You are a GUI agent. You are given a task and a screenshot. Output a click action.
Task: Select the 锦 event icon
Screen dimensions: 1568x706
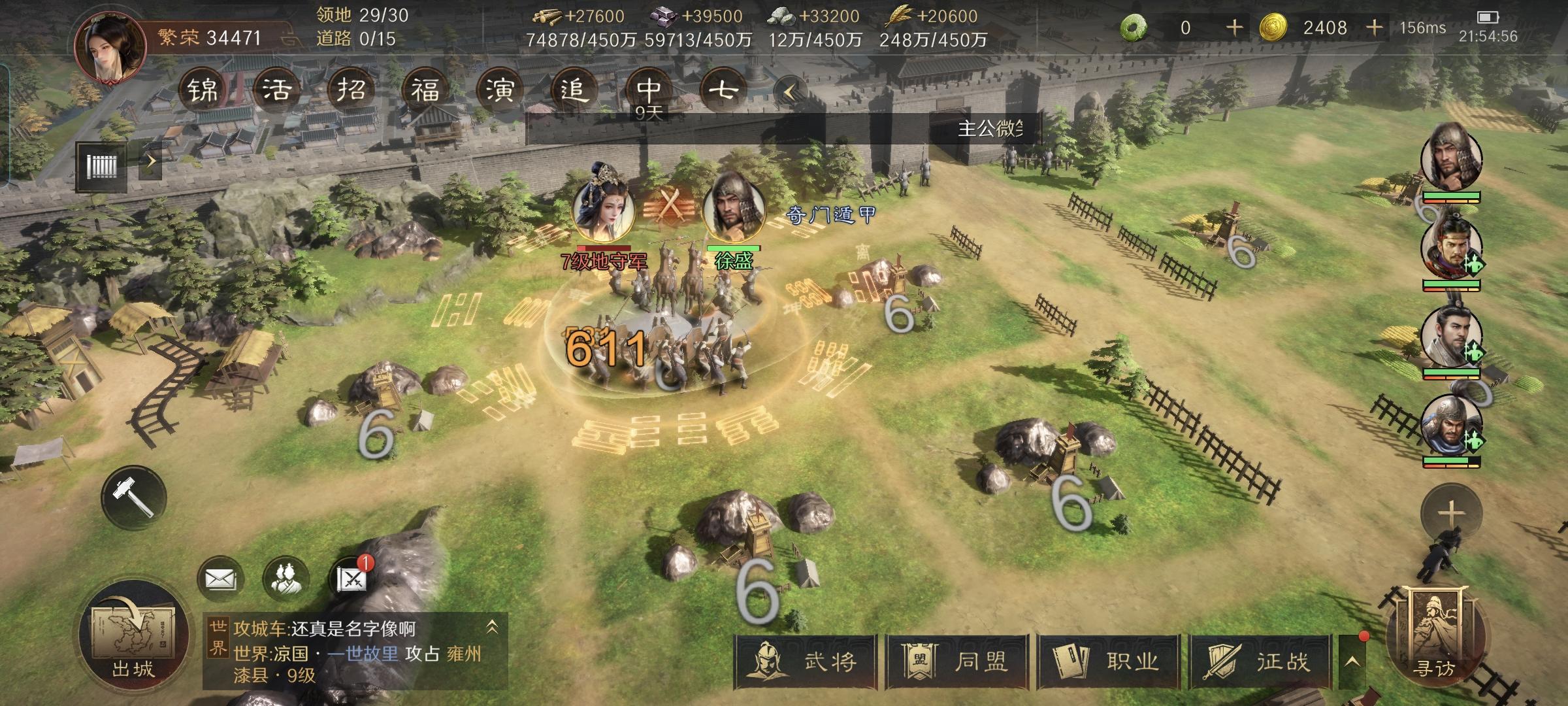pos(203,90)
